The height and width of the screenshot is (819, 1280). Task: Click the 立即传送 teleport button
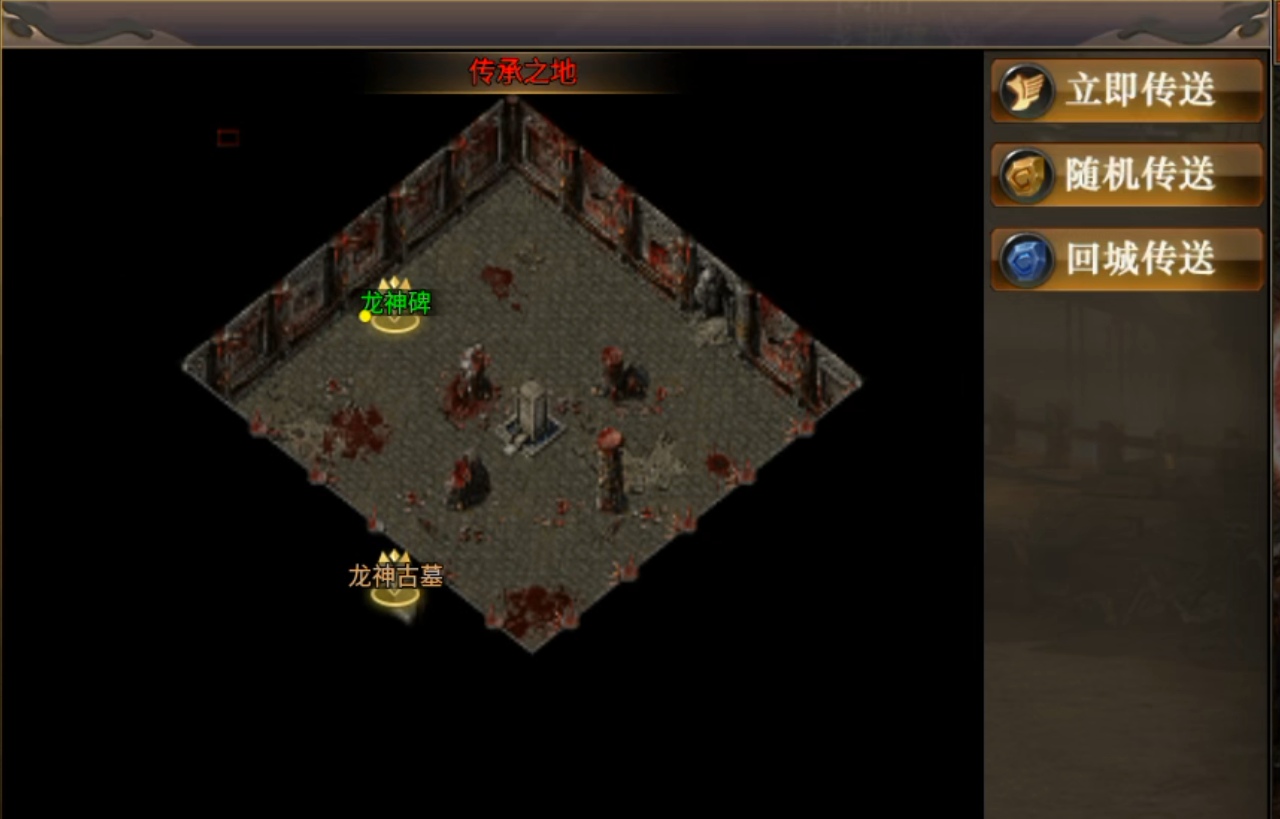click(1127, 91)
